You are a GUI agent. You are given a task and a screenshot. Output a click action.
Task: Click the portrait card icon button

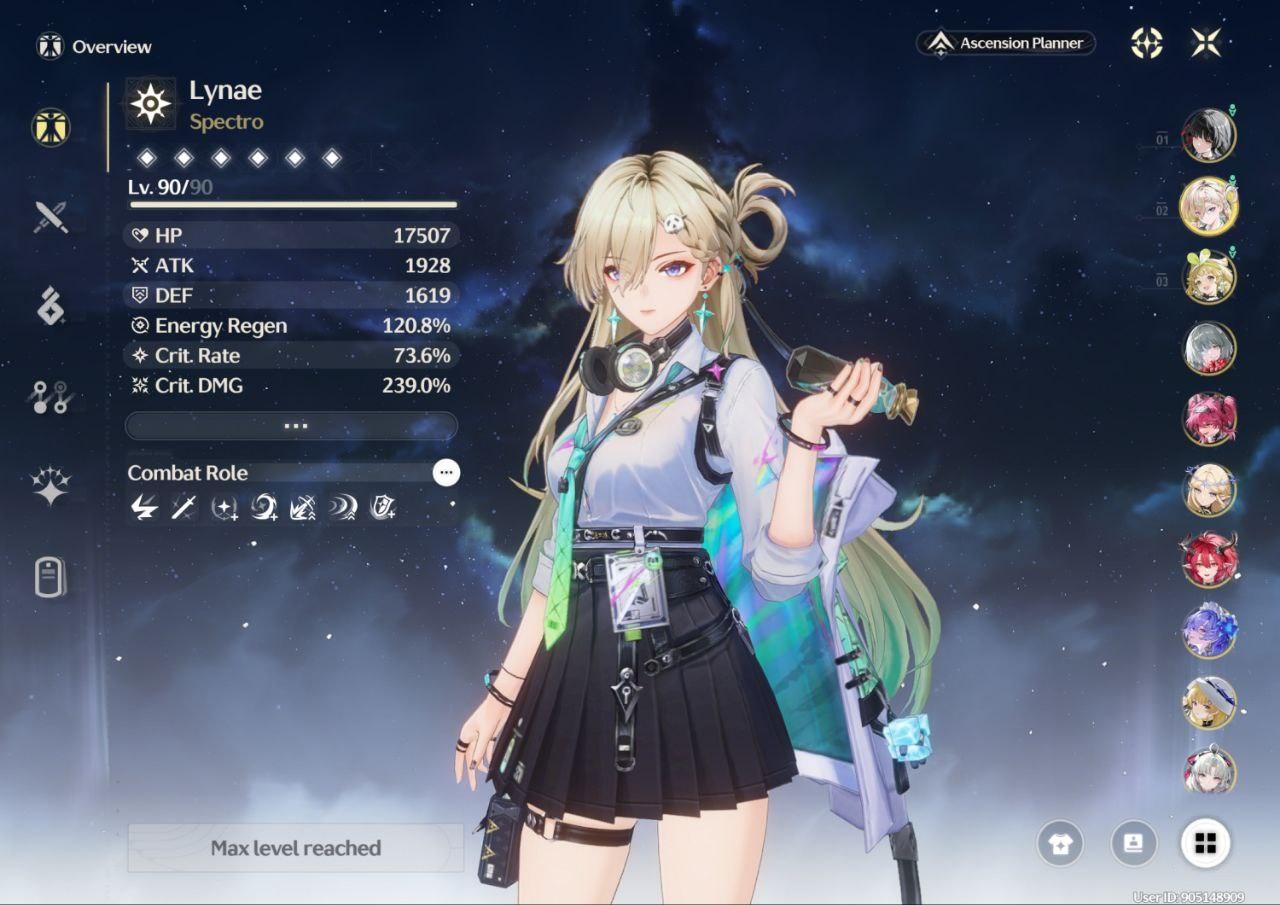[x=1133, y=844]
